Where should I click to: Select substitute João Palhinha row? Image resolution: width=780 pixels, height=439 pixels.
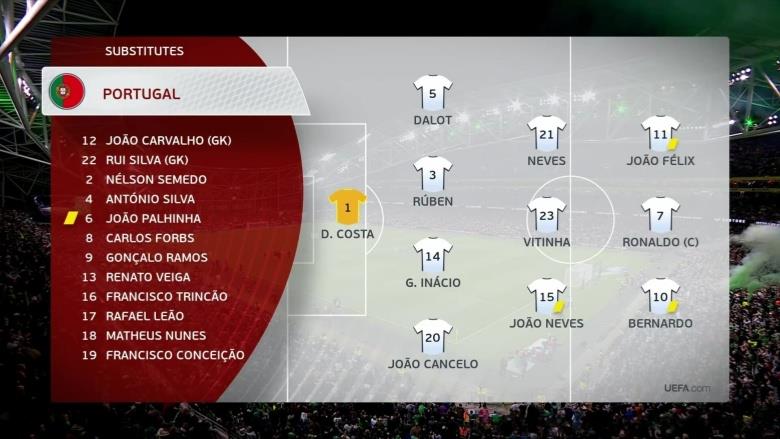[153, 218]
